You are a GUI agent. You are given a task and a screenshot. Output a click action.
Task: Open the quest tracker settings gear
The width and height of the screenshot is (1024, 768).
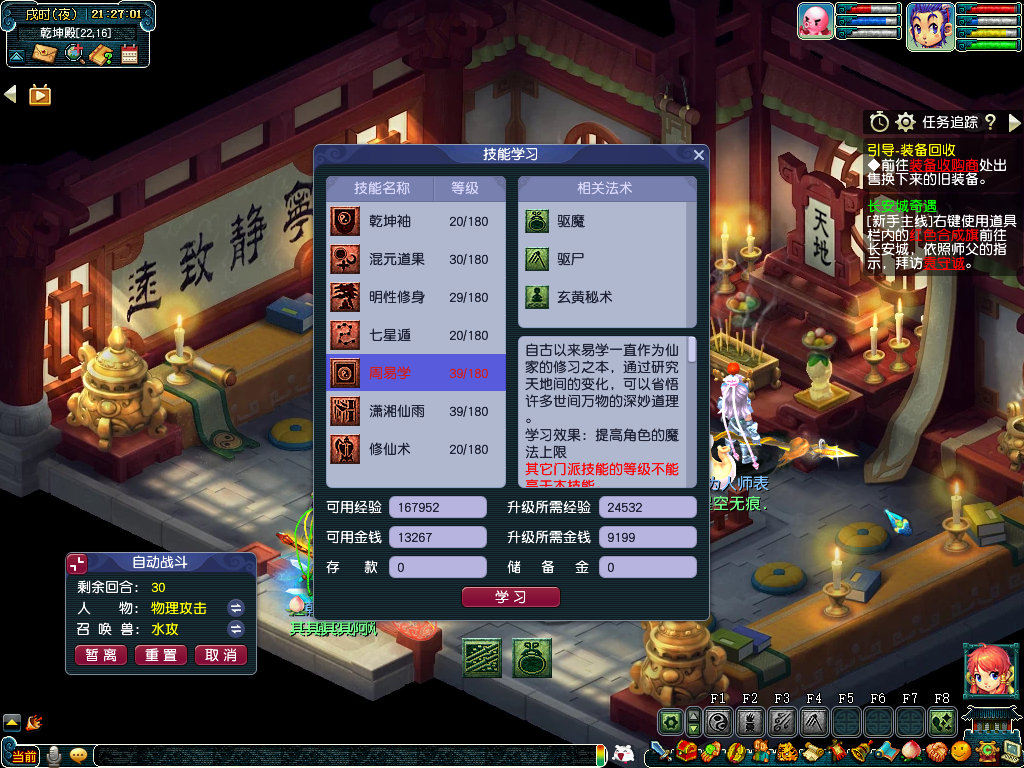(906, 122)
